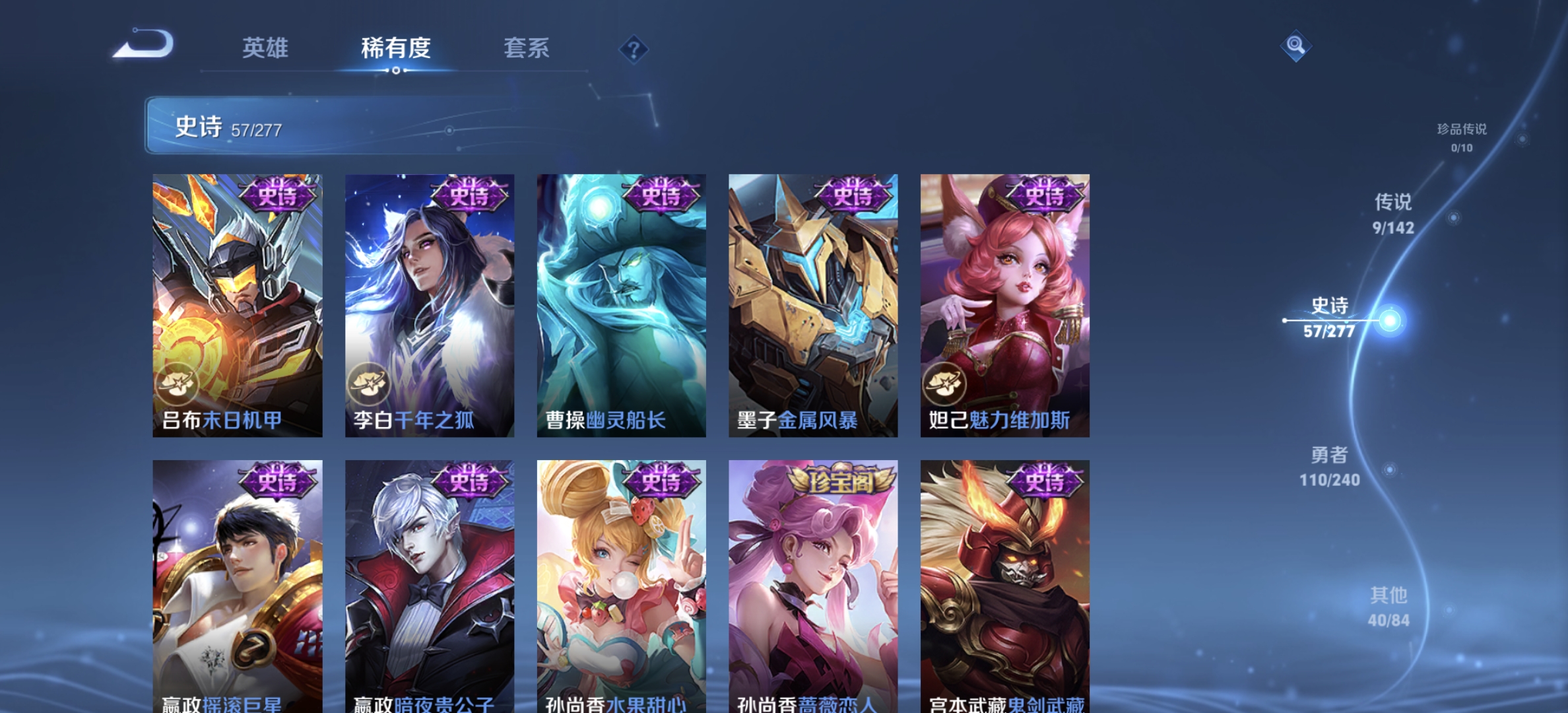Click the question mark help icon
The height and width of the screenshot is (713, 1568).
coord(633,48)
